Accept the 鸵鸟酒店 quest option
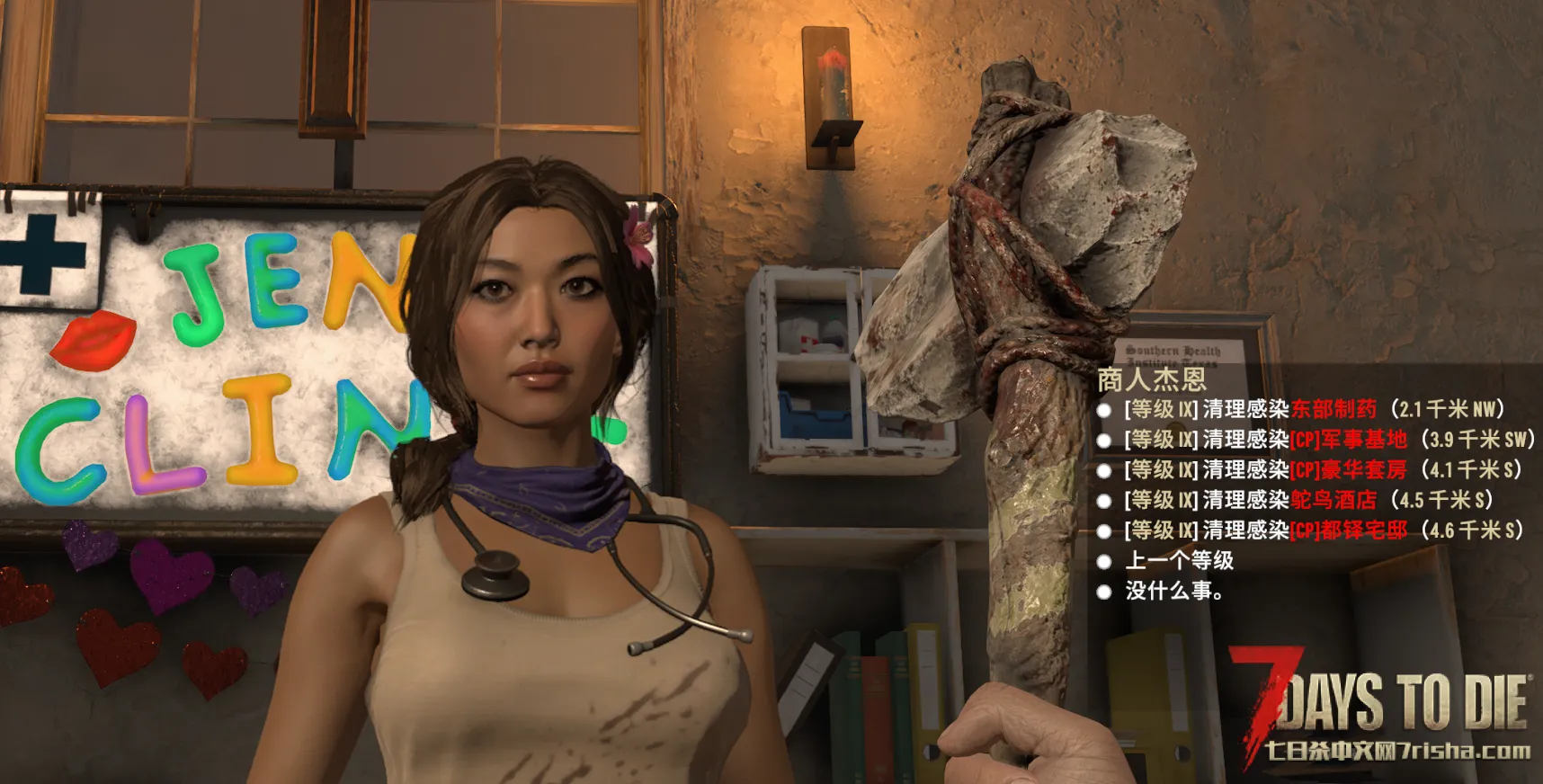 (1307, 500)
